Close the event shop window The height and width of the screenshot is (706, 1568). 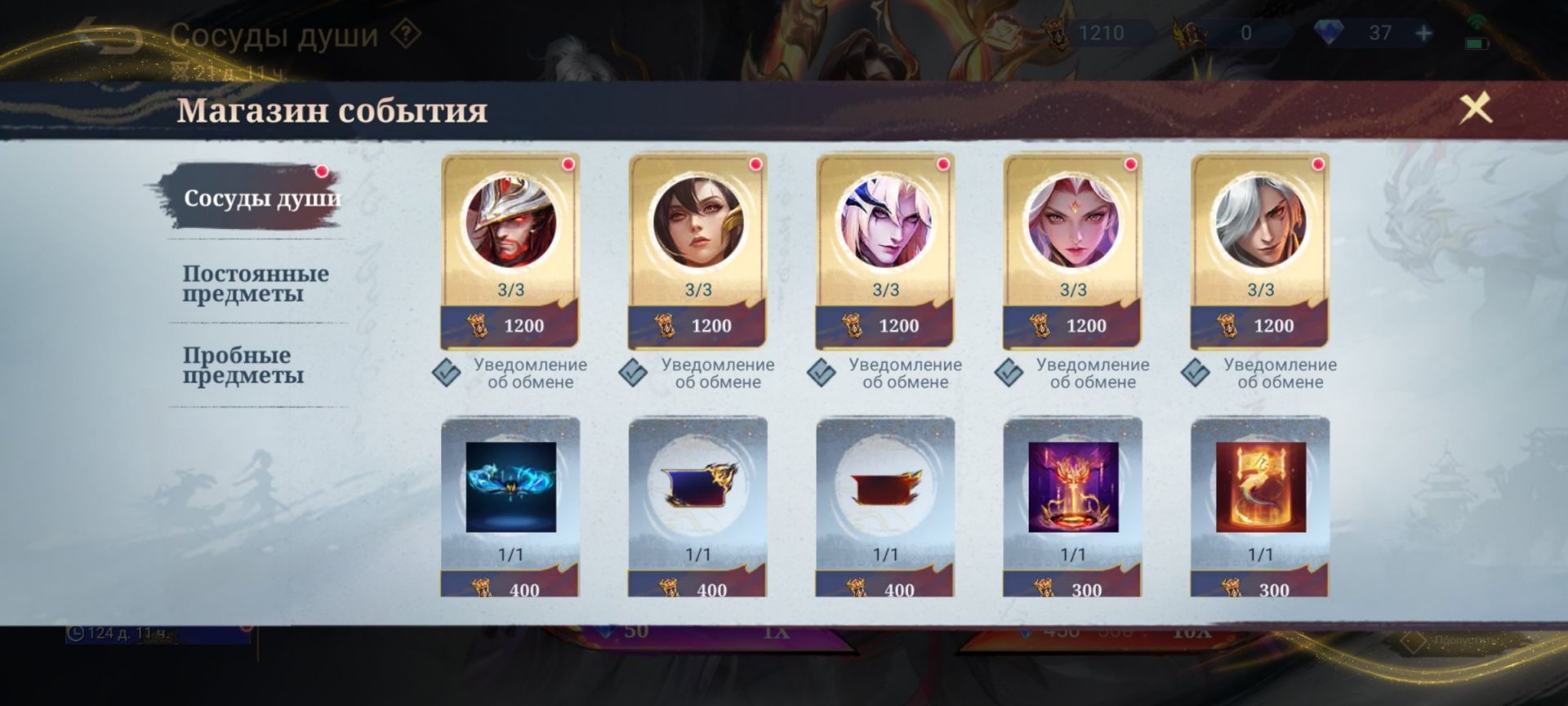click(x=1475, y=108)
